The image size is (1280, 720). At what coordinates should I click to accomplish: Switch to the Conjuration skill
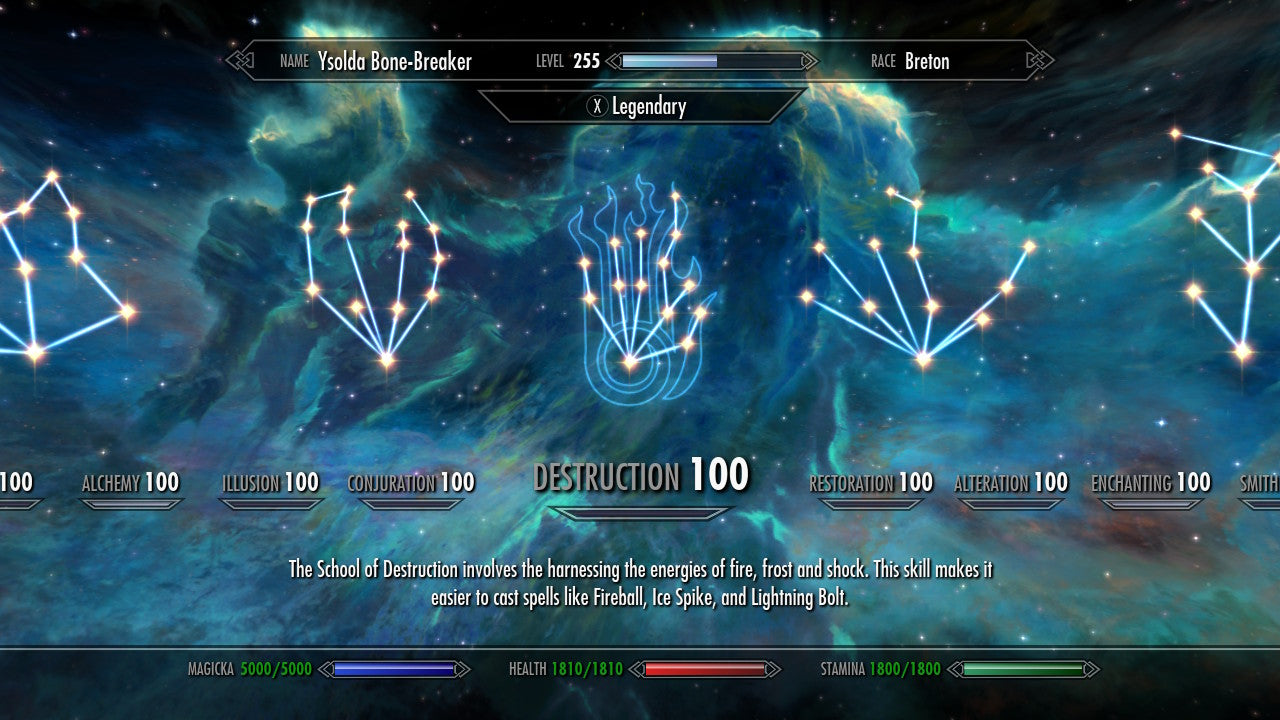pyautogui.click(x=411, y=483)
